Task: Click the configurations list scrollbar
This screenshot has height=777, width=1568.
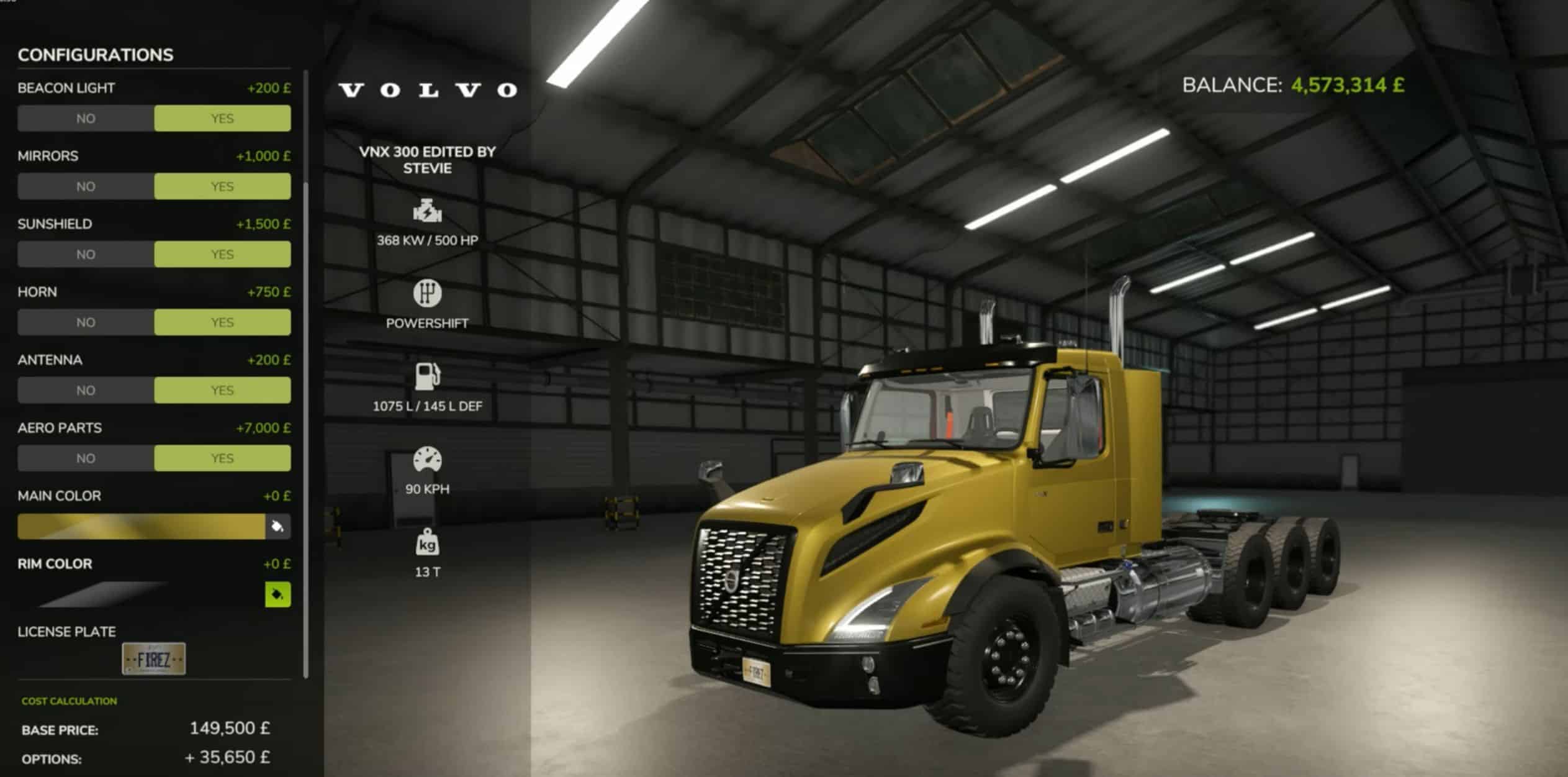Action: [x=305, y=429]
